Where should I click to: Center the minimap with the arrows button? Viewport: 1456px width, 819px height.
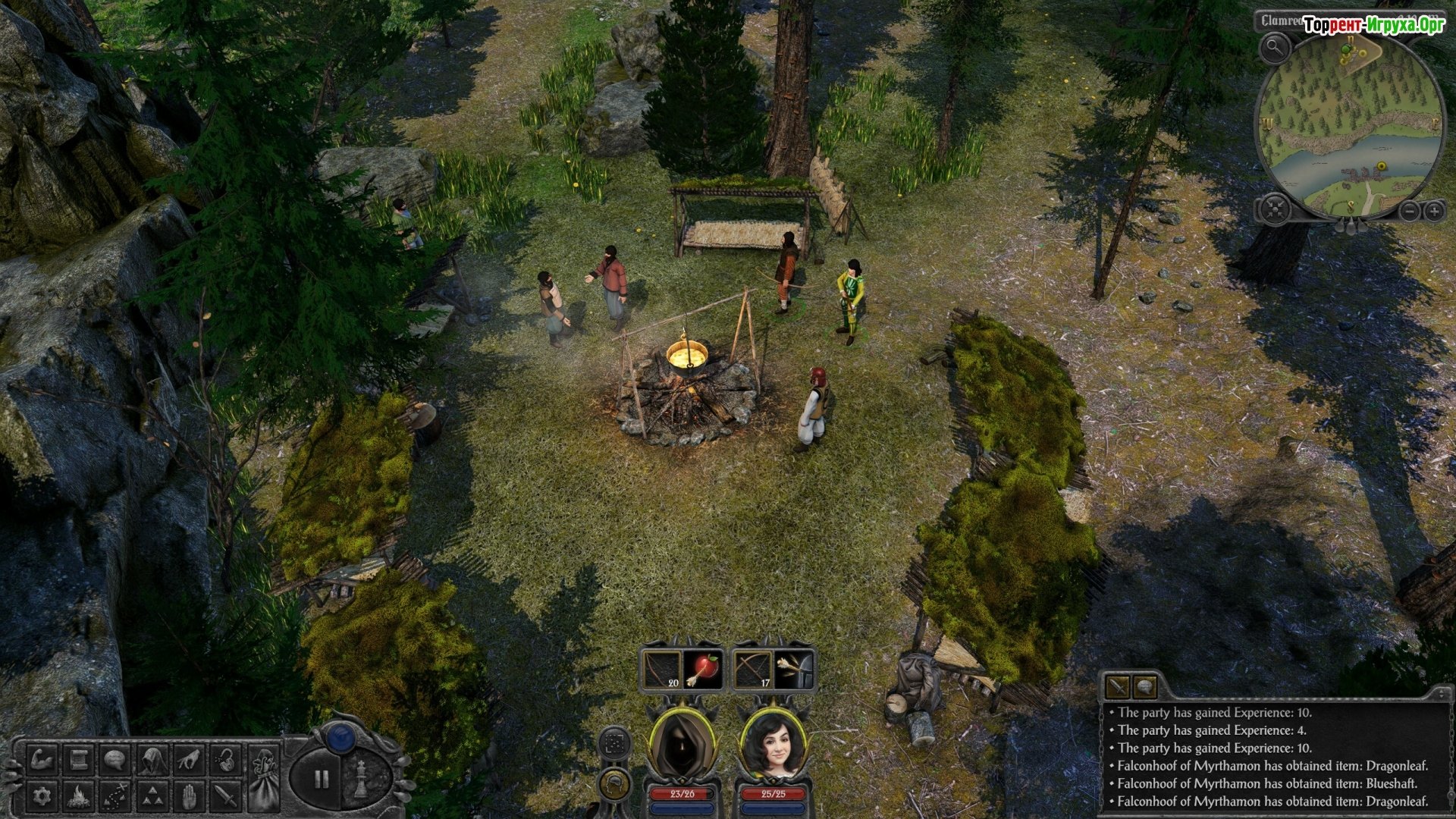click(x=1275, y=209)
